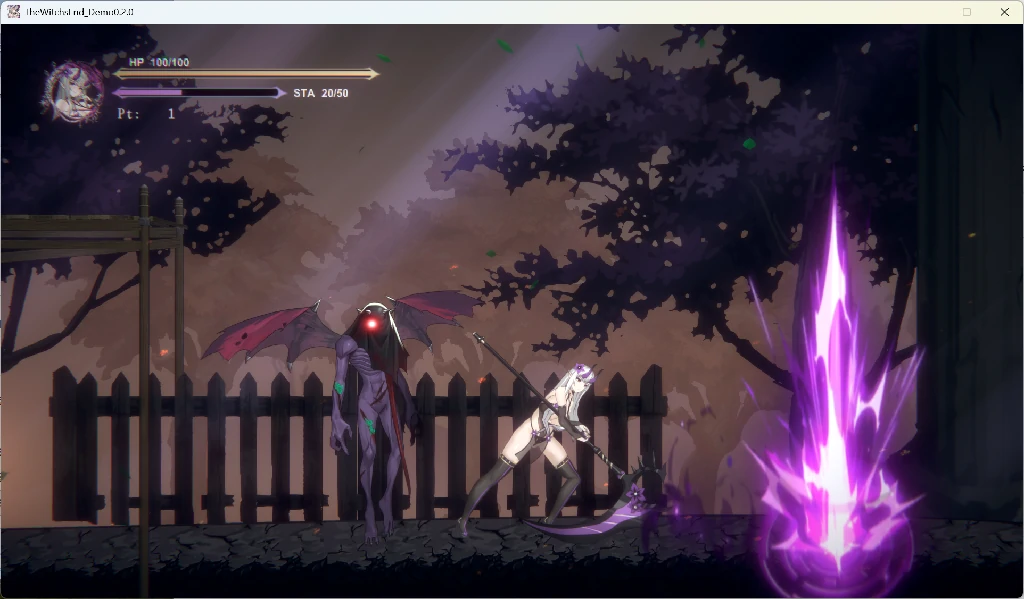Screen dimensions: 1024x599
Task: Close the game window
Action: tap(1004, 12)
